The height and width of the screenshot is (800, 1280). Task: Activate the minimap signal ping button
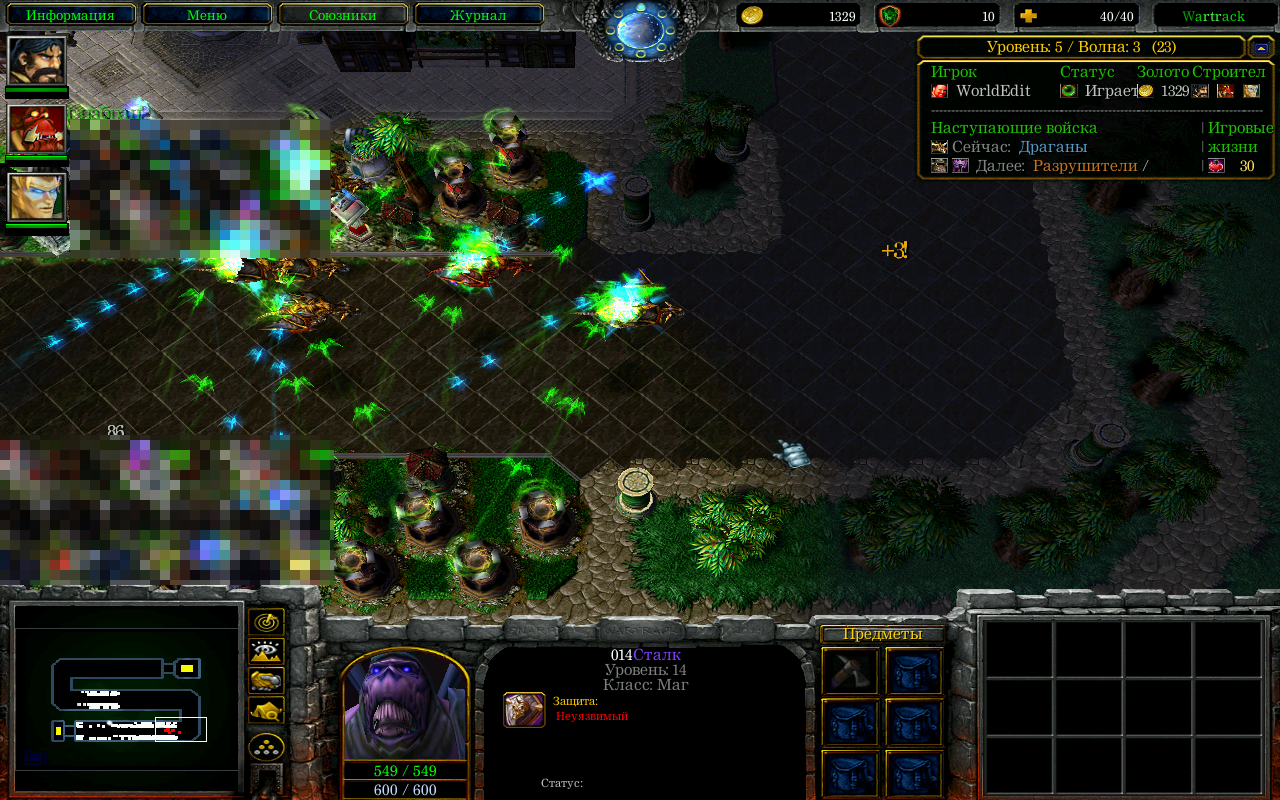(266, 622)
